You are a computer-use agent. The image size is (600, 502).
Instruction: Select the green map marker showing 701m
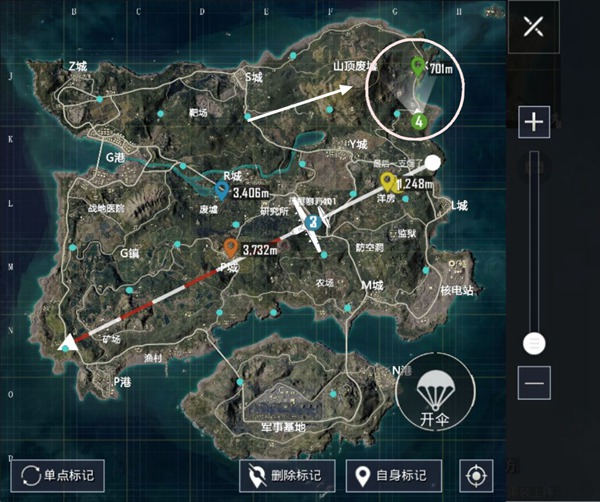[x=418, y=67]
